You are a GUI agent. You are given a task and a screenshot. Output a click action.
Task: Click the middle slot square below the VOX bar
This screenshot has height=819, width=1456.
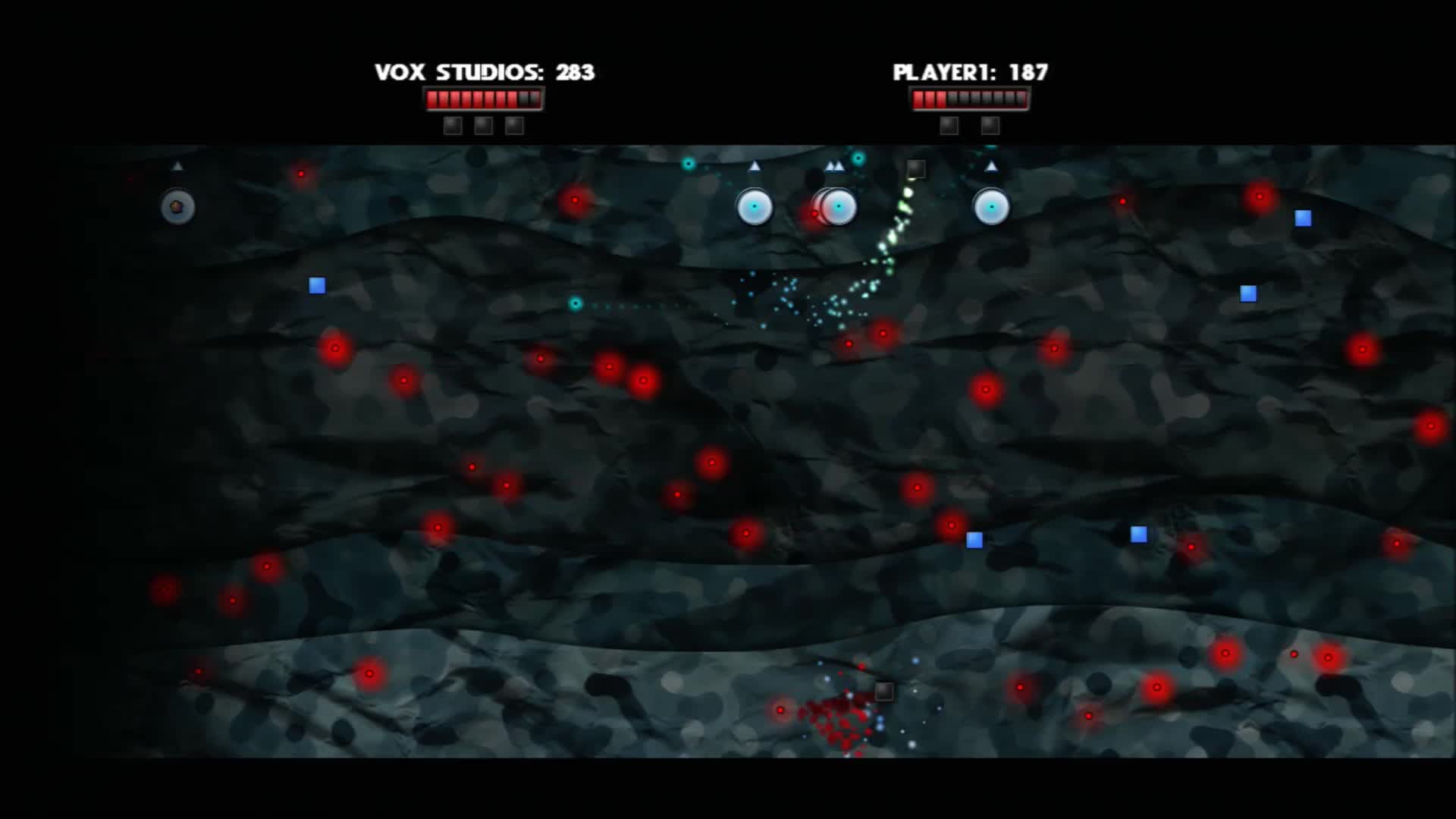click(x=484, y=125)
